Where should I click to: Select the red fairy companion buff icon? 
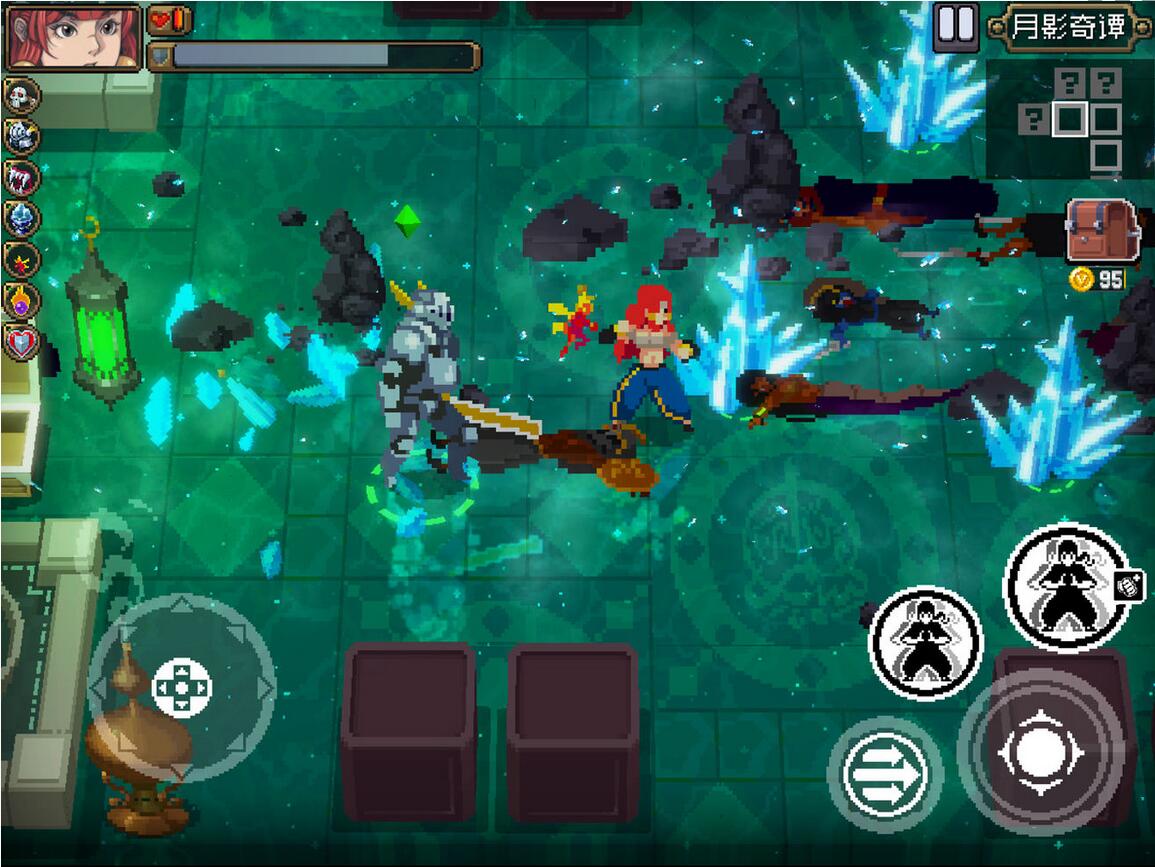[22, 259]
